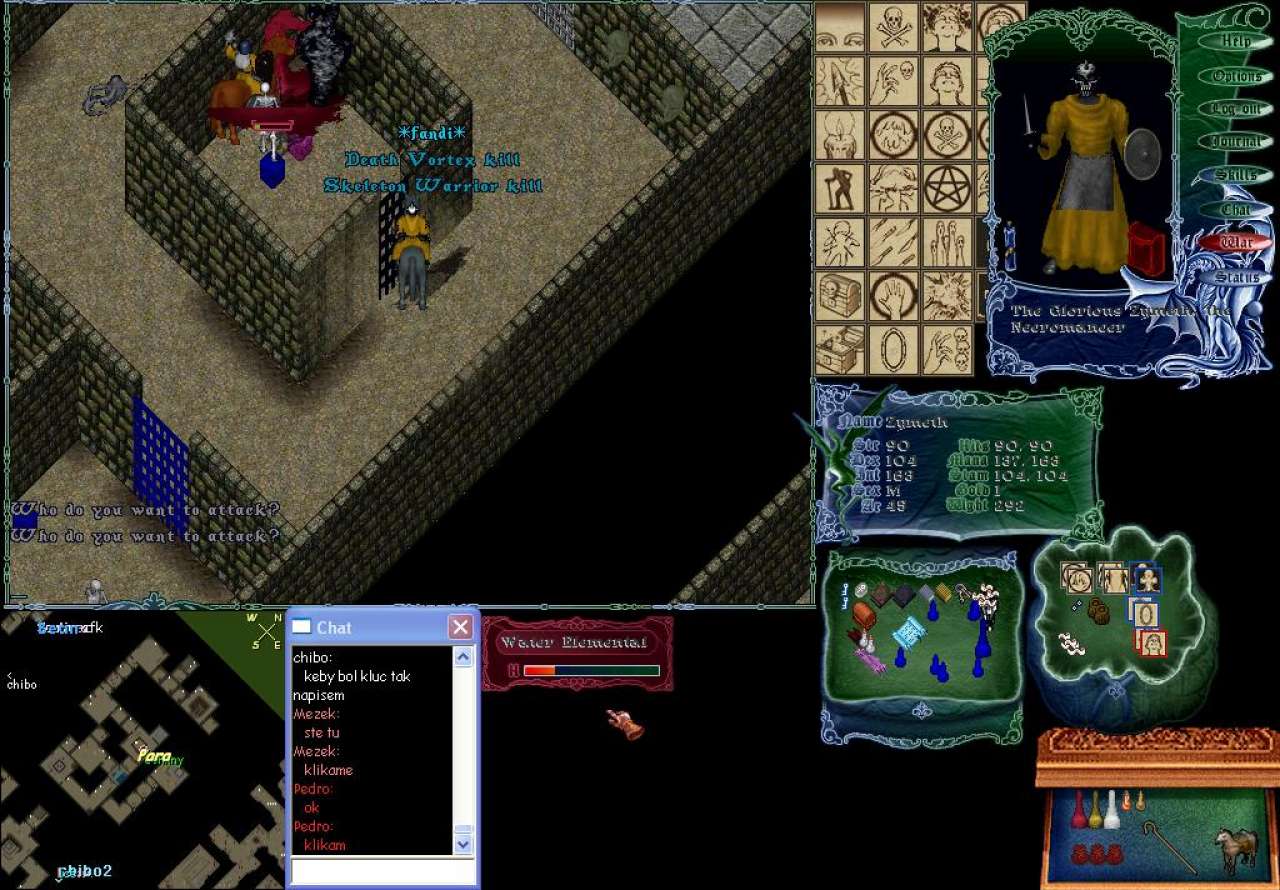Viewport: 1280px width, 890px height.
Task: Select the skull and crossbones spell icon
Action: (893, 26)
